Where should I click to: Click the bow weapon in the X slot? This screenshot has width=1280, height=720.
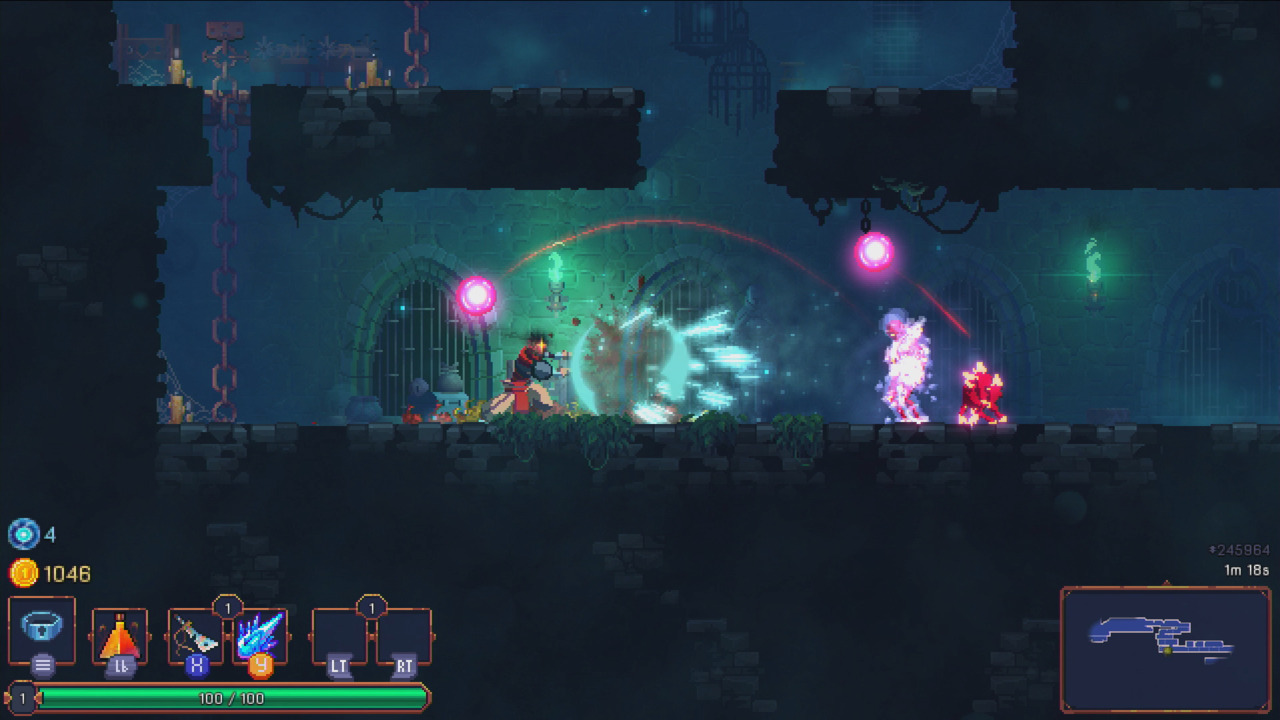(196, 635)
